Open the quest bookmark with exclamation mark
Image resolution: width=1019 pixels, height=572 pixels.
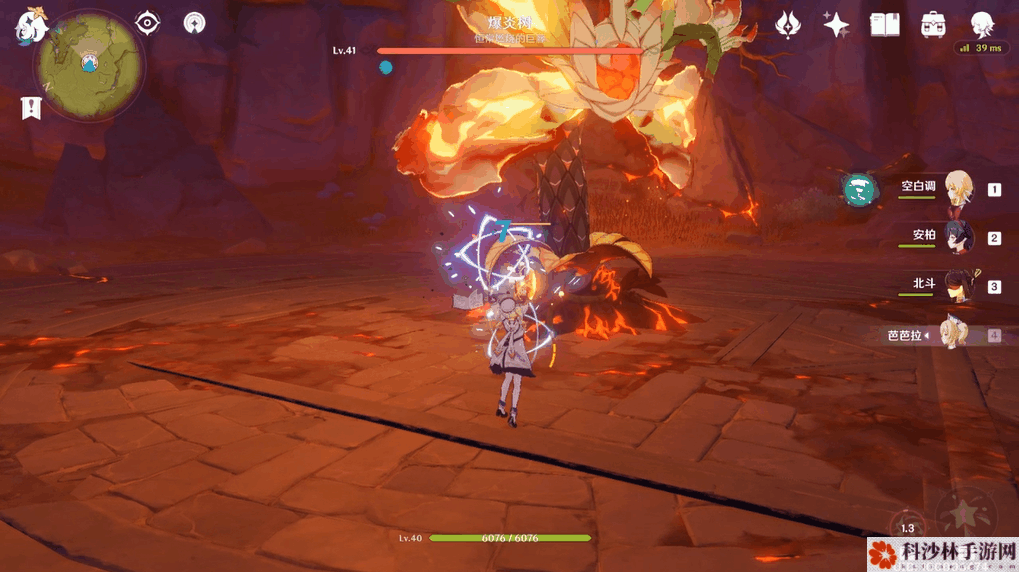(x=31, y=108)
